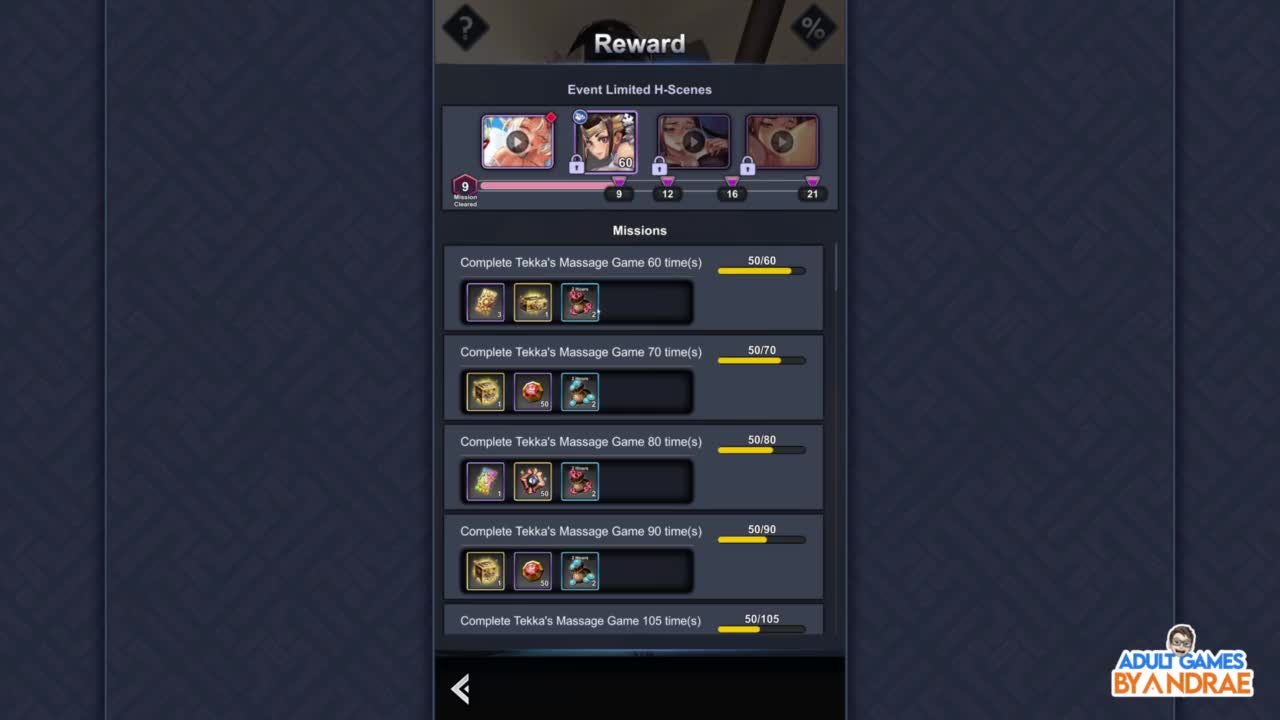
Task: Inspect red gem reward in 90-times mission
Action: point(532,571)
